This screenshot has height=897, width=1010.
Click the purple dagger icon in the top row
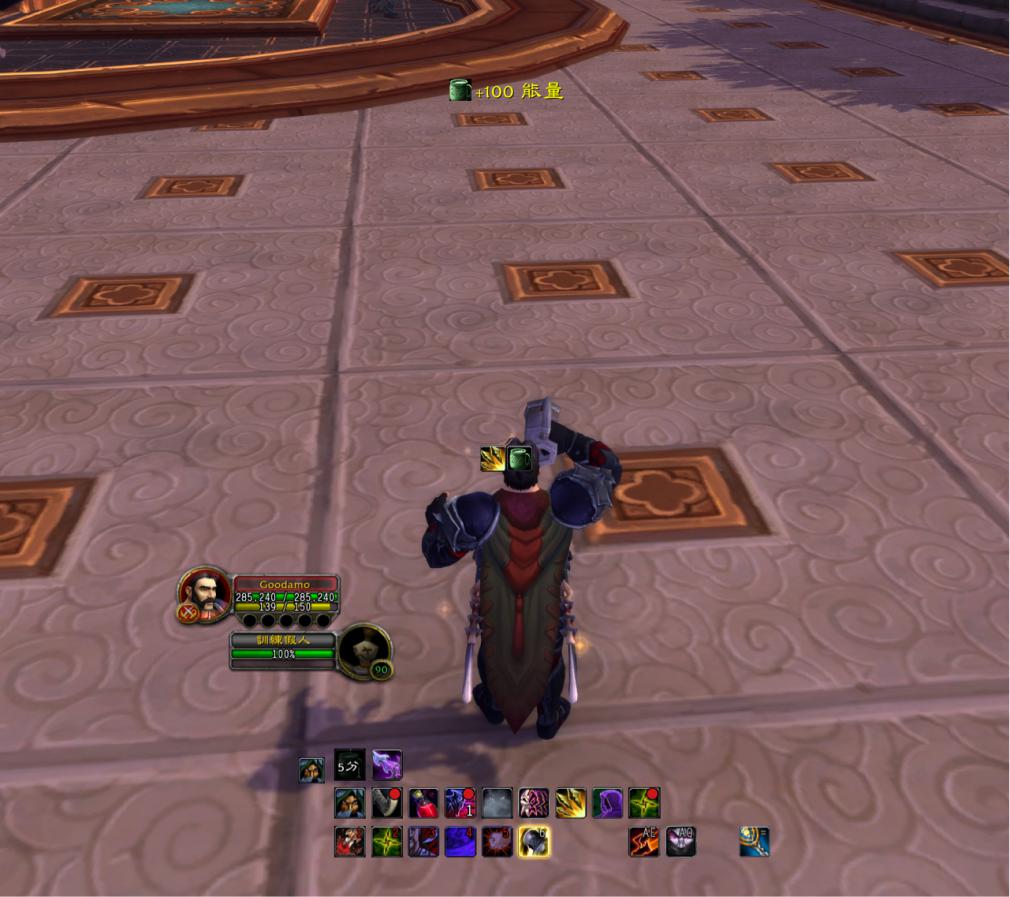[387, 765]
